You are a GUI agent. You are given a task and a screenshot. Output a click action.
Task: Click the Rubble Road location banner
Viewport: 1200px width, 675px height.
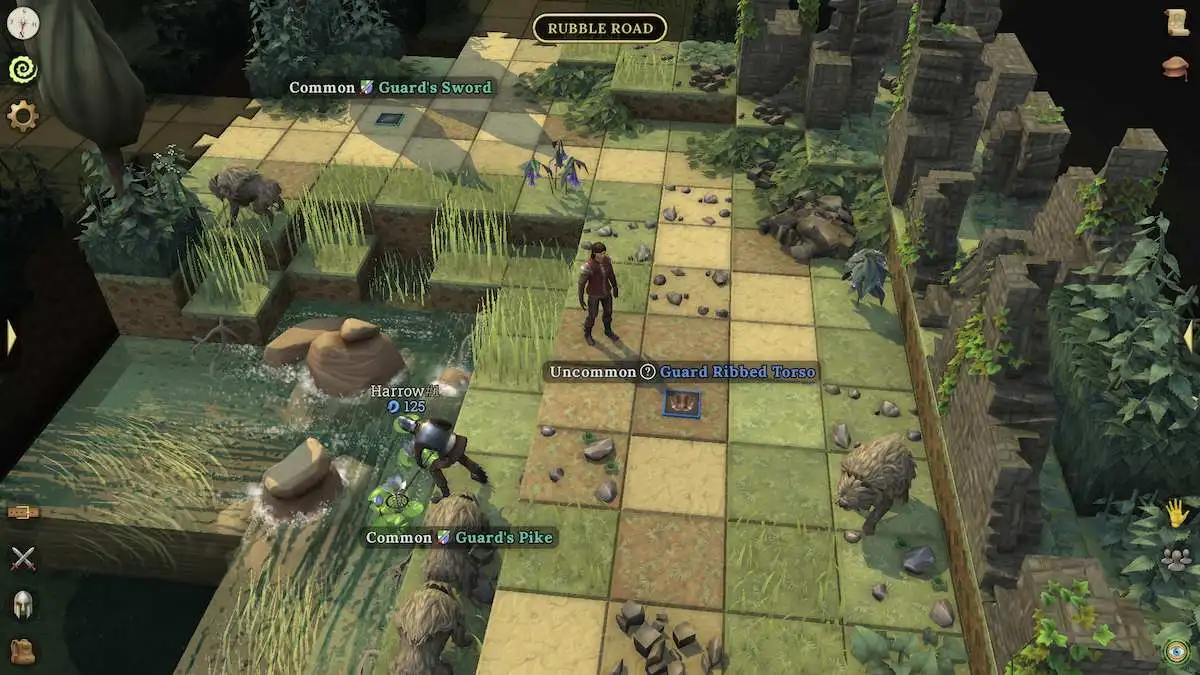[600, 28]
